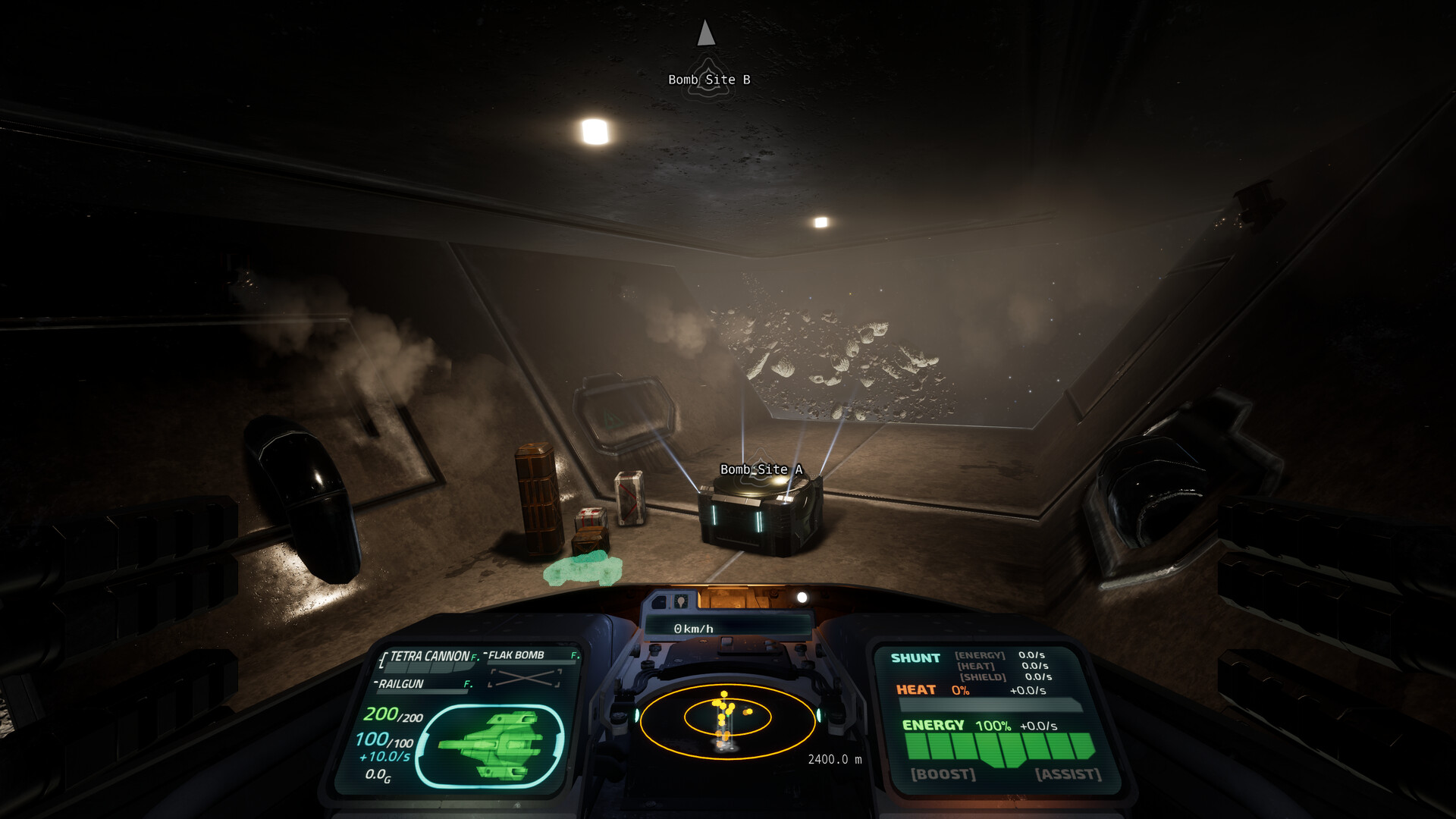The width and height of the screenshot is (1456, 819).
Task: Click the Bomb Site A objective marker
Action: [x=761, y=470]
